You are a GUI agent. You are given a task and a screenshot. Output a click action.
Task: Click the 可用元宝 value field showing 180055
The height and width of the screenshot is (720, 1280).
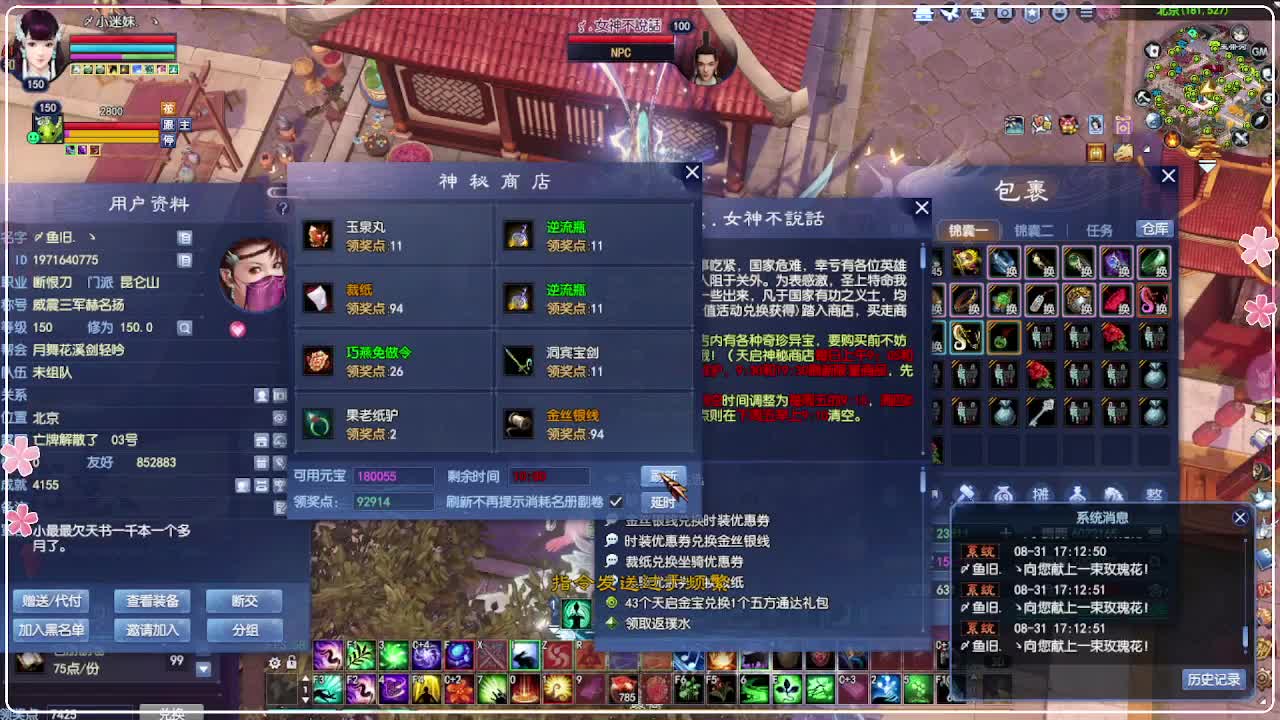tap(394, 476)
